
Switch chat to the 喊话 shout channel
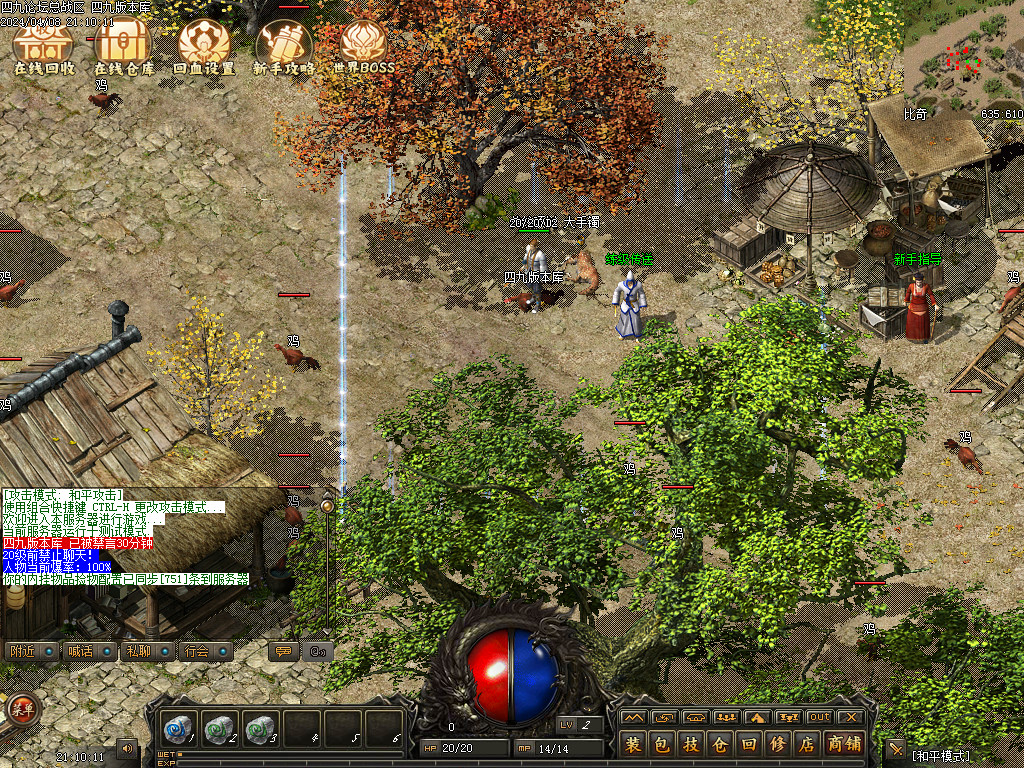click(88, 651)
